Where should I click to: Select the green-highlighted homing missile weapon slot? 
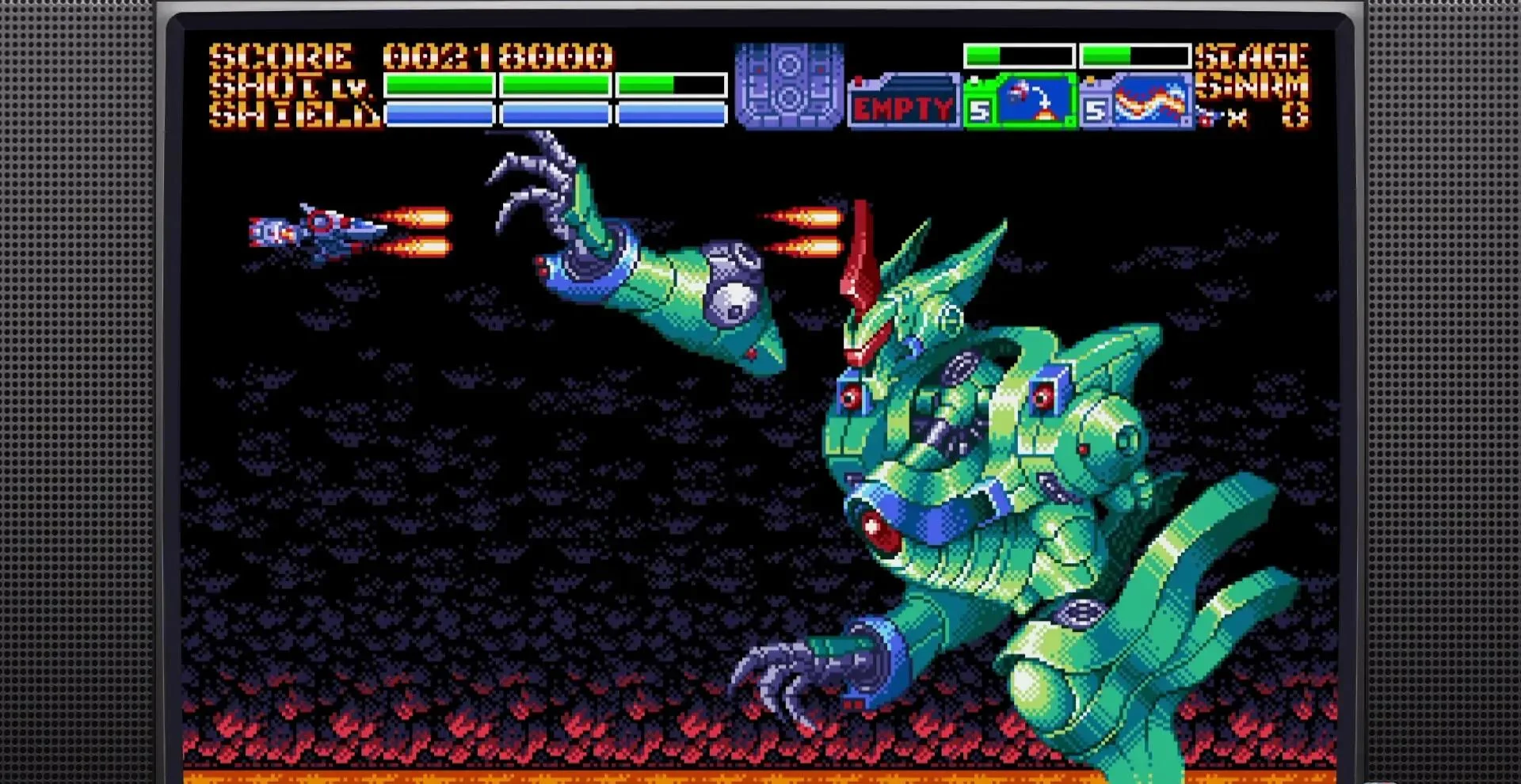point(1020,101)
